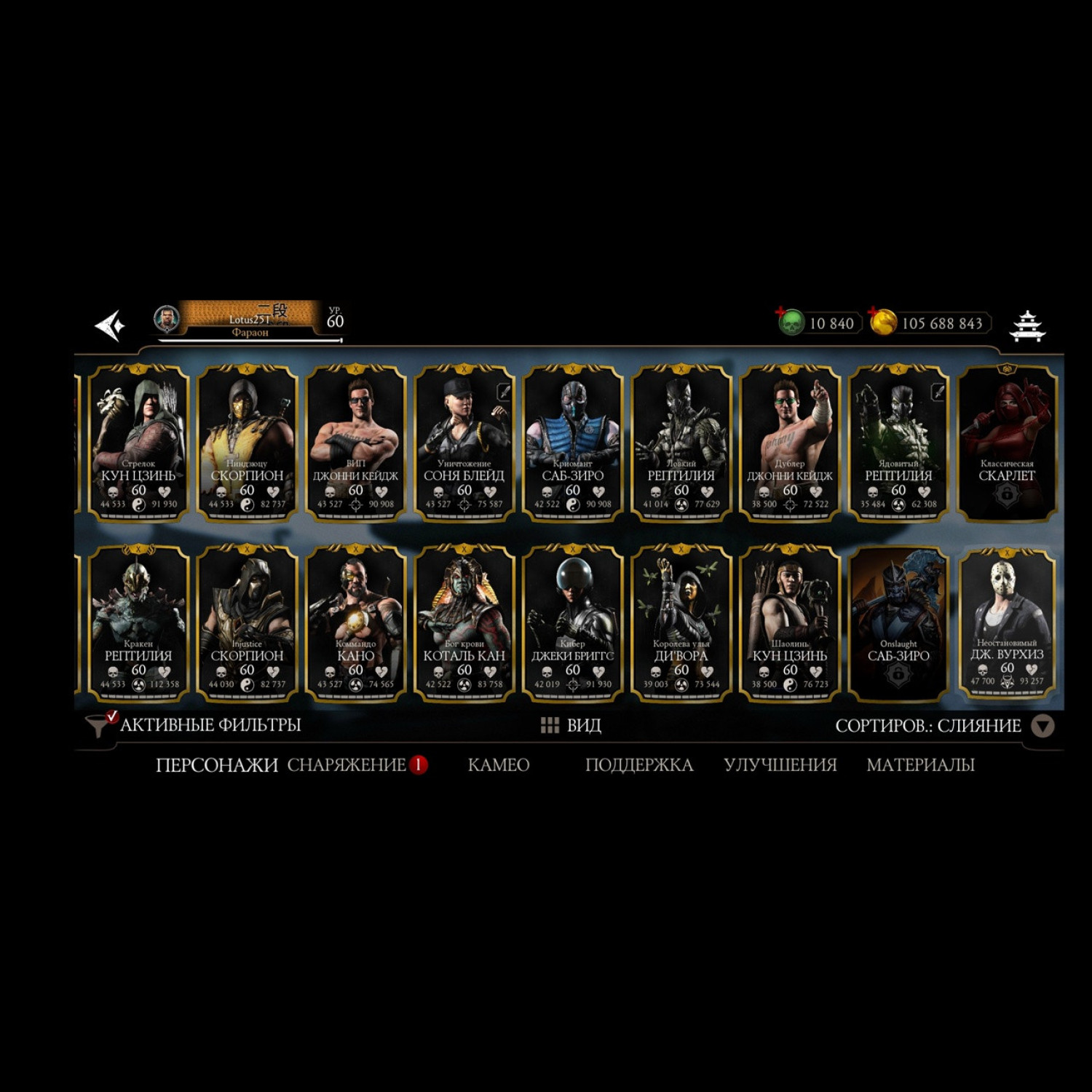Choose the Коммандо Кано card

click(x=355, y=624)
